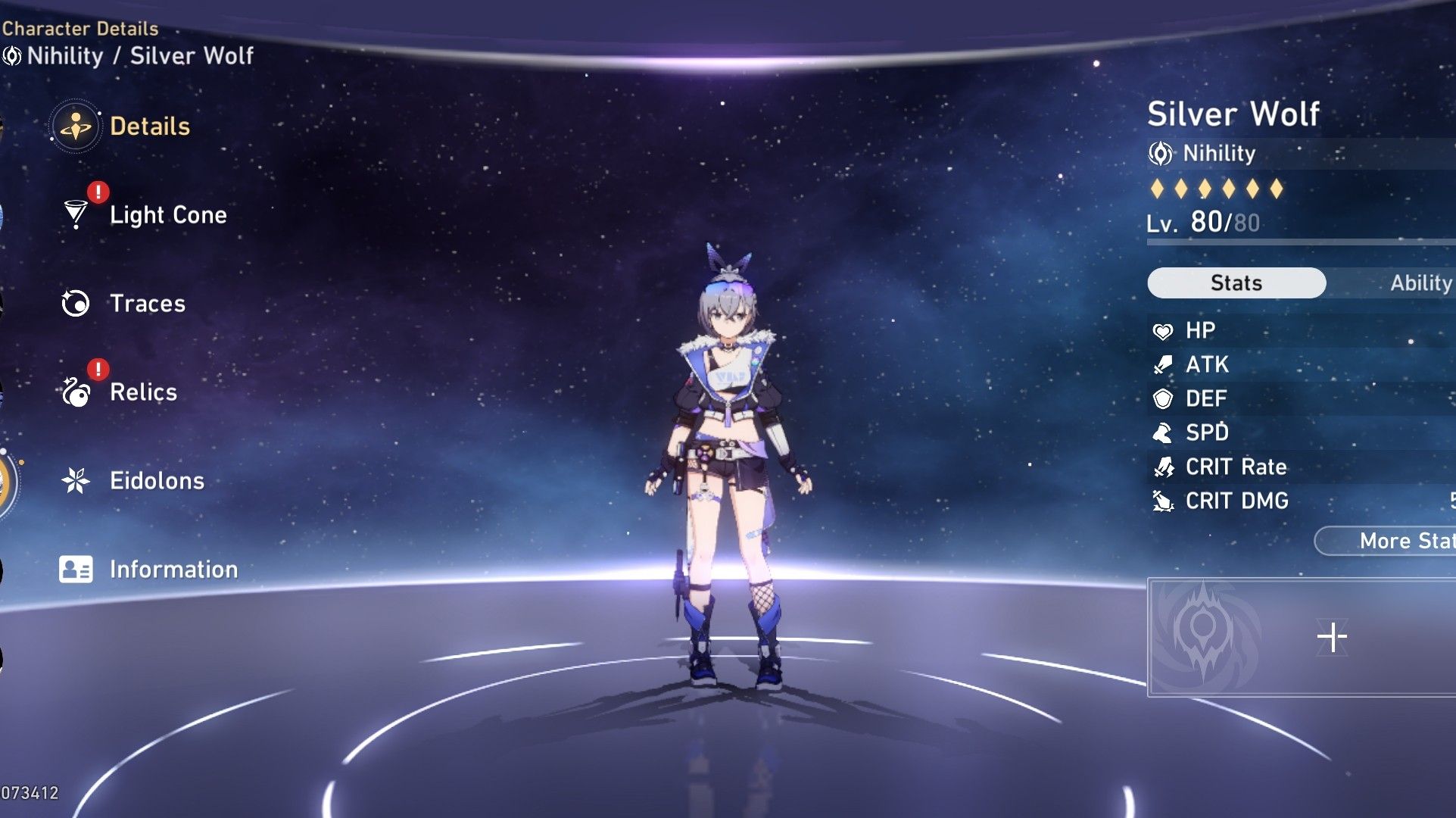The height and width of the screenshot is (818, 1456).
Task: Open the Light Cone panel from the sidebar
Action: click(x=167, y=214)
